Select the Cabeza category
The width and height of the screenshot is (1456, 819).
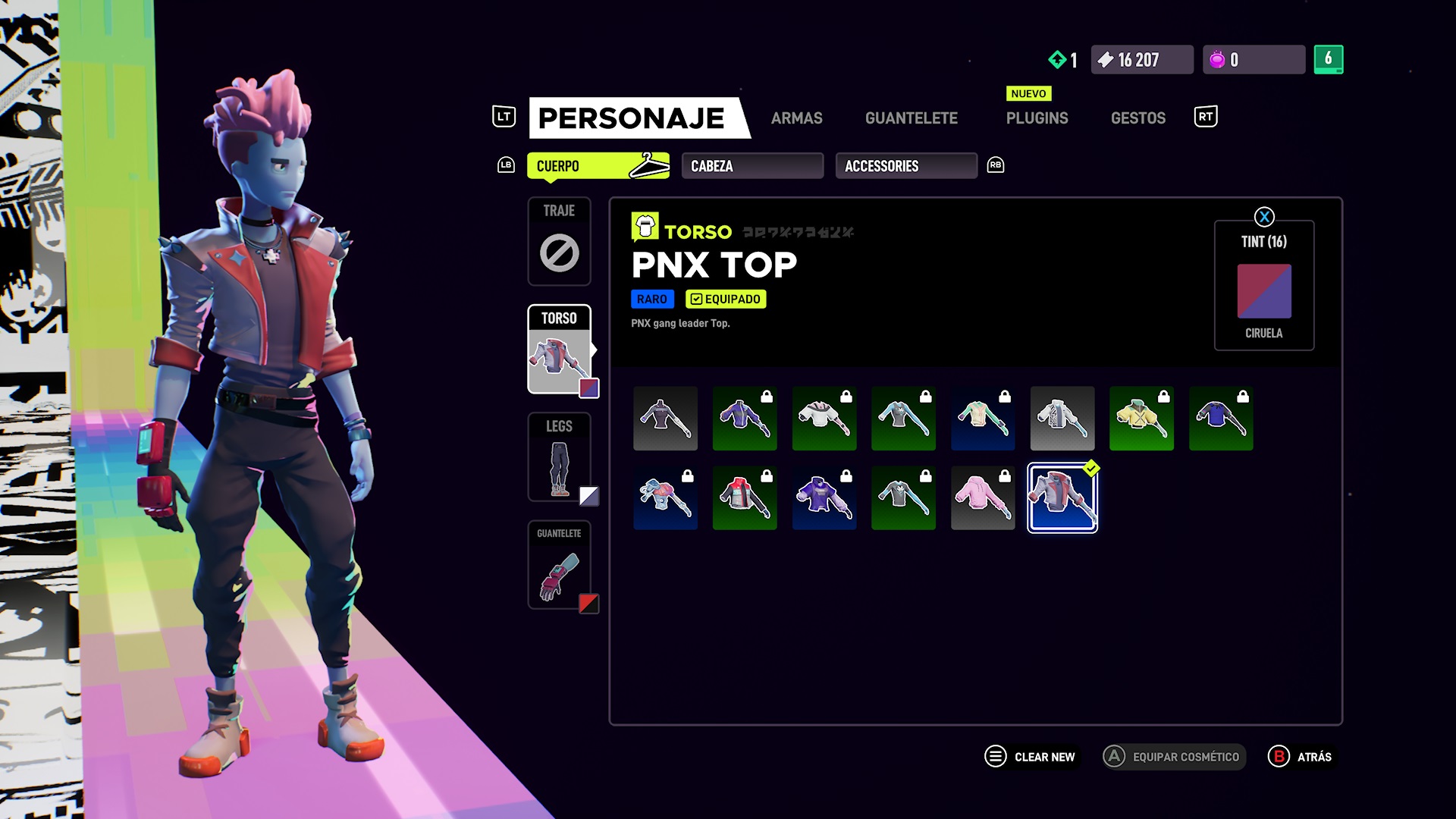click(x=752, y=166)
